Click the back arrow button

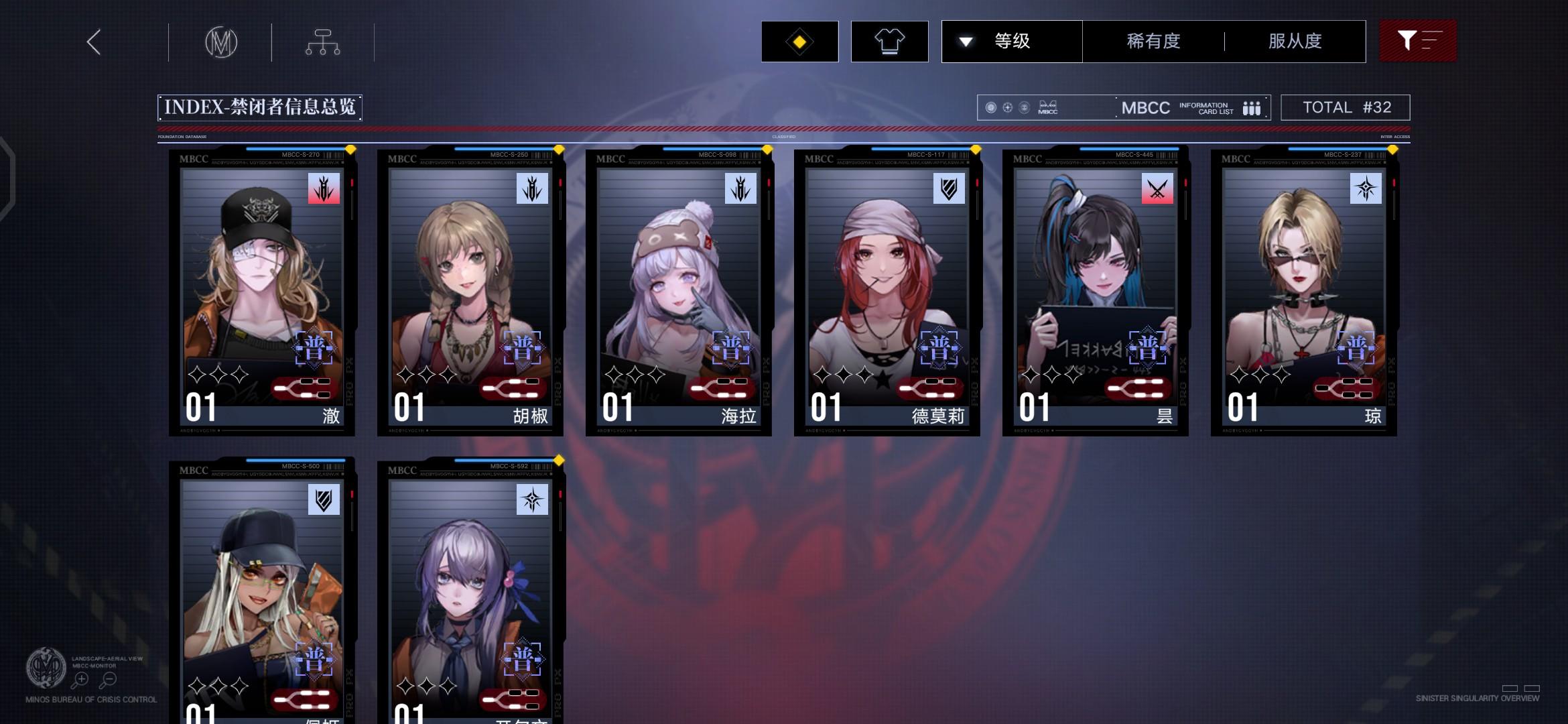(93, 42)
